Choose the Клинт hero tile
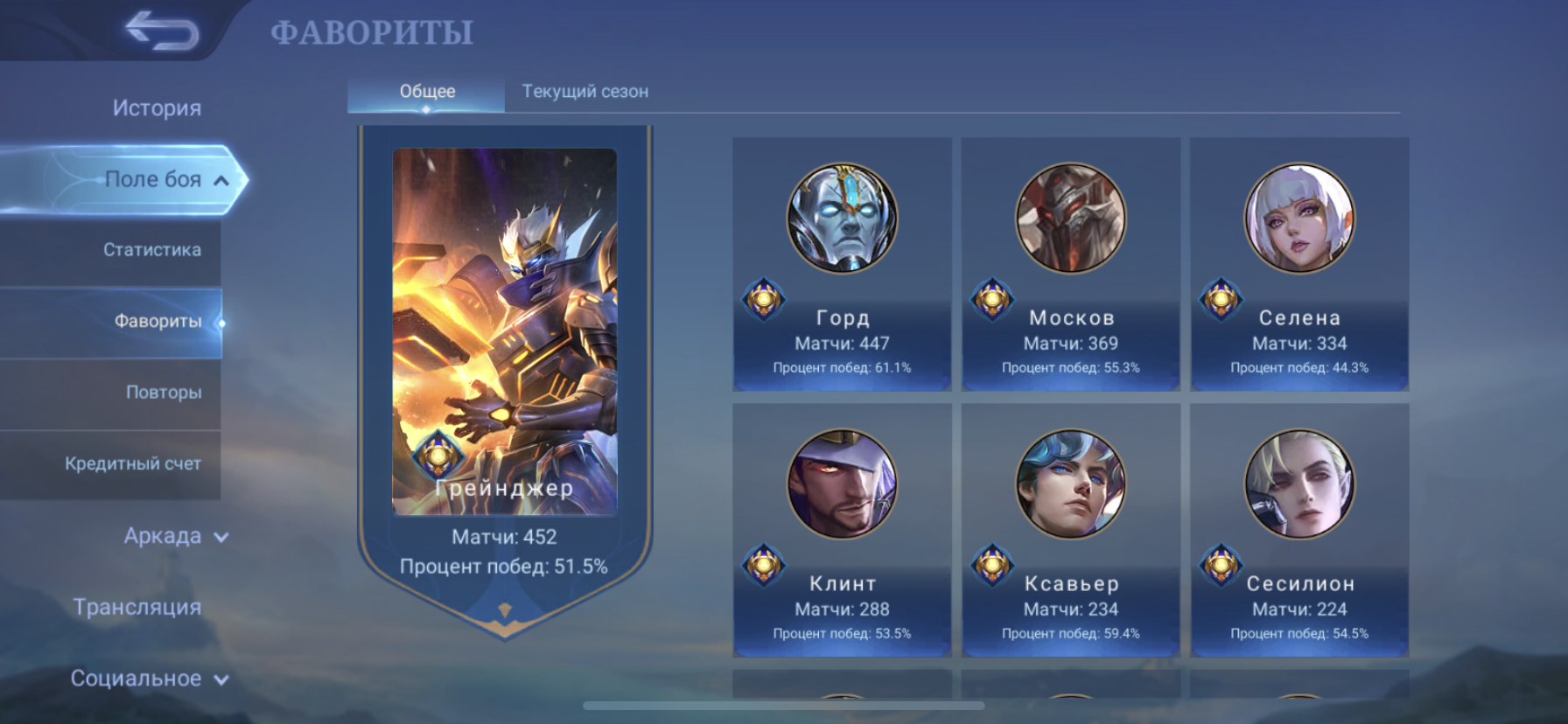The image size is (1568, 724). click(842, 529)
